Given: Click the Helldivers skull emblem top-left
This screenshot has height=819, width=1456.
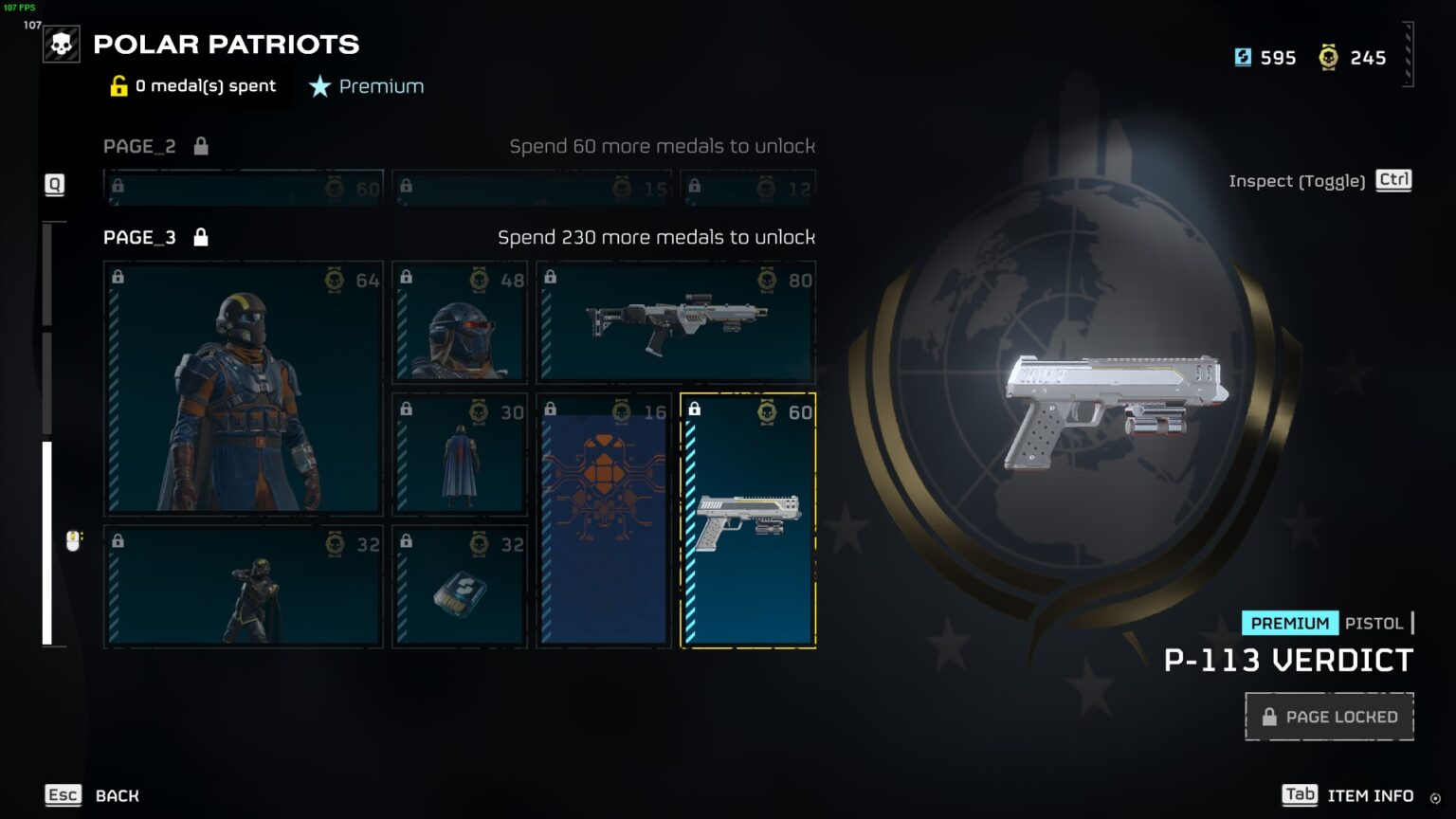Looking at the screenshot, I should (61, 44).
